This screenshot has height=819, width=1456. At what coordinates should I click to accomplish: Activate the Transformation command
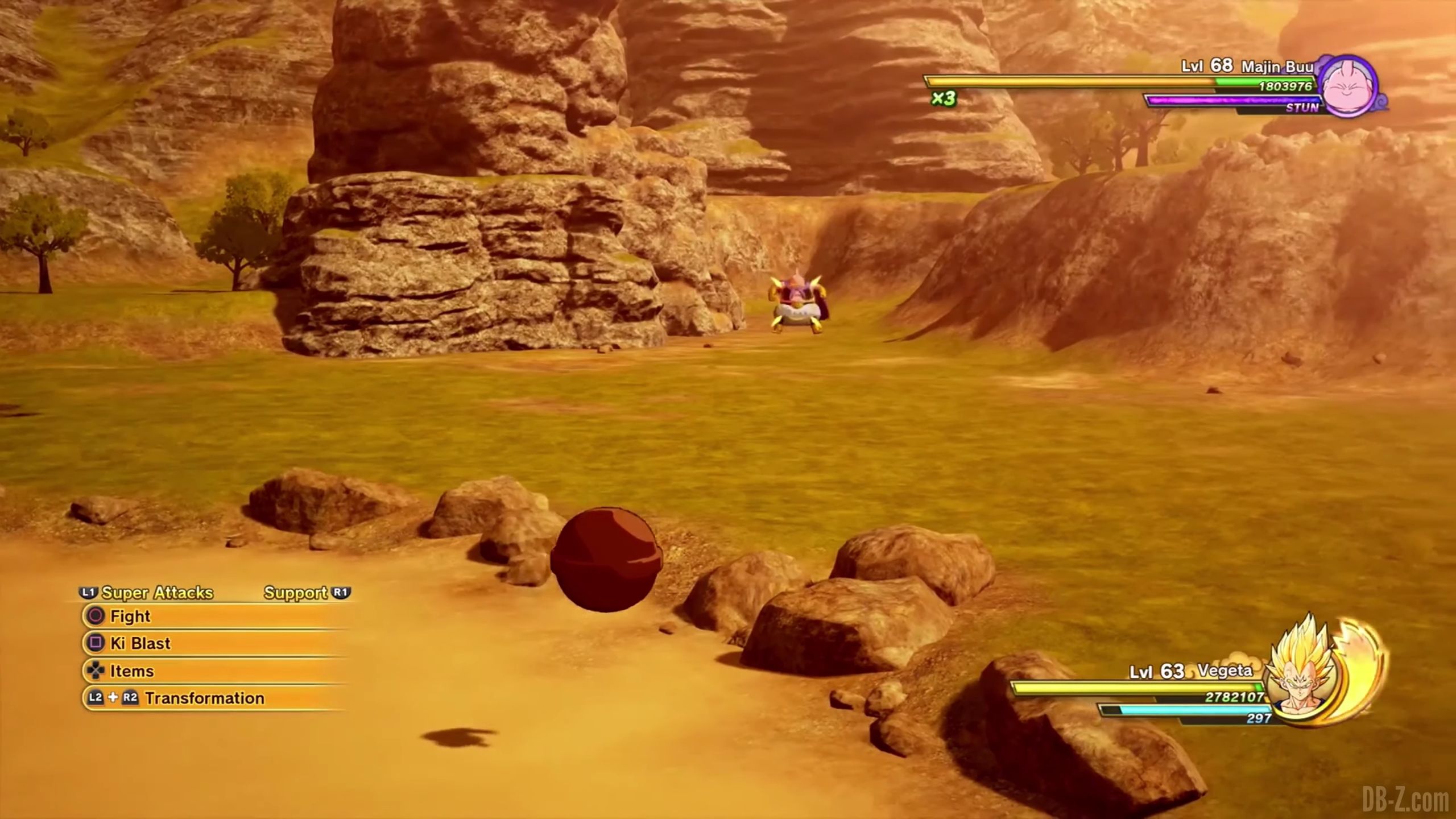click(204, 698)
